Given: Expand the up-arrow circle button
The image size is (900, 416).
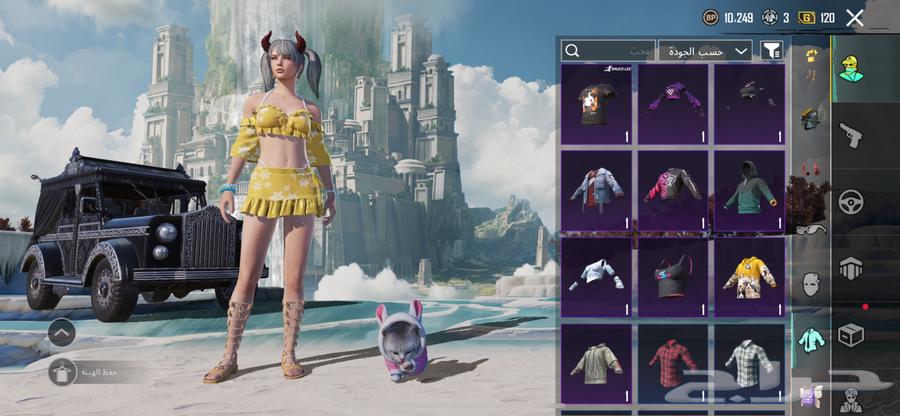Looking at the screenshot, I should coord(61,332).
